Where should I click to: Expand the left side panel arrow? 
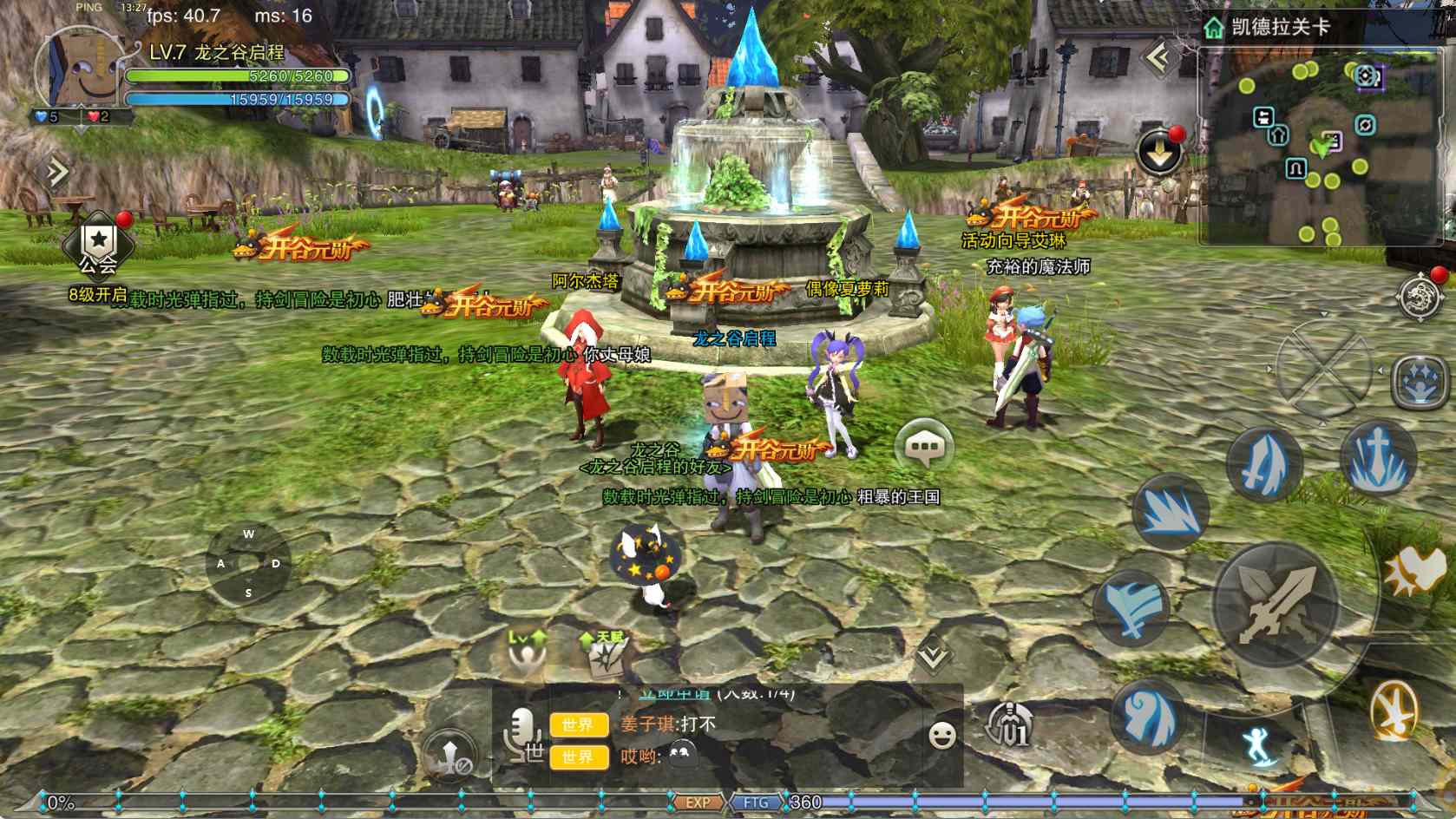pyautogui.click(x=57, y=172)
